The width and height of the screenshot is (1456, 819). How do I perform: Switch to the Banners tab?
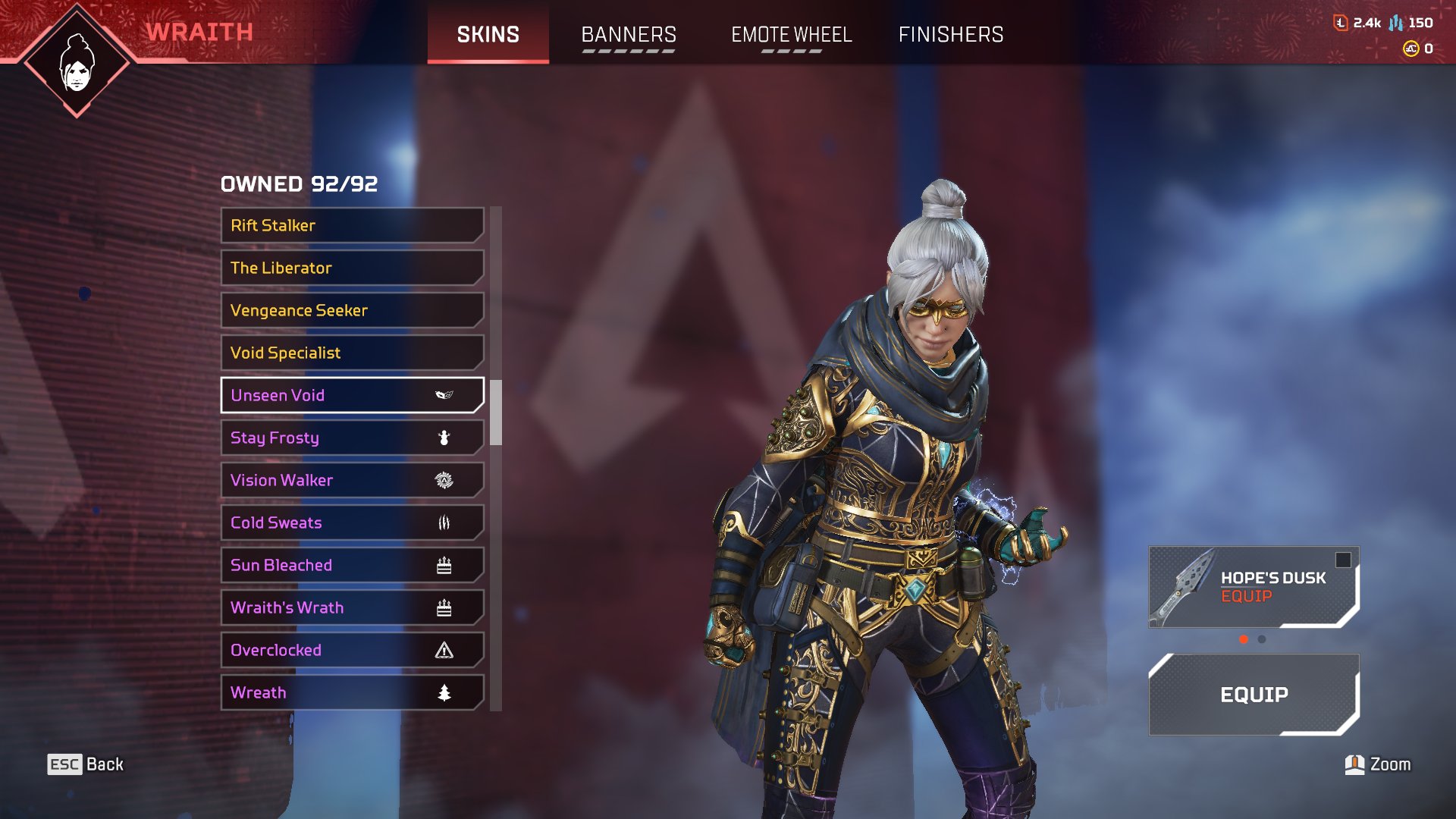point(629,35)
